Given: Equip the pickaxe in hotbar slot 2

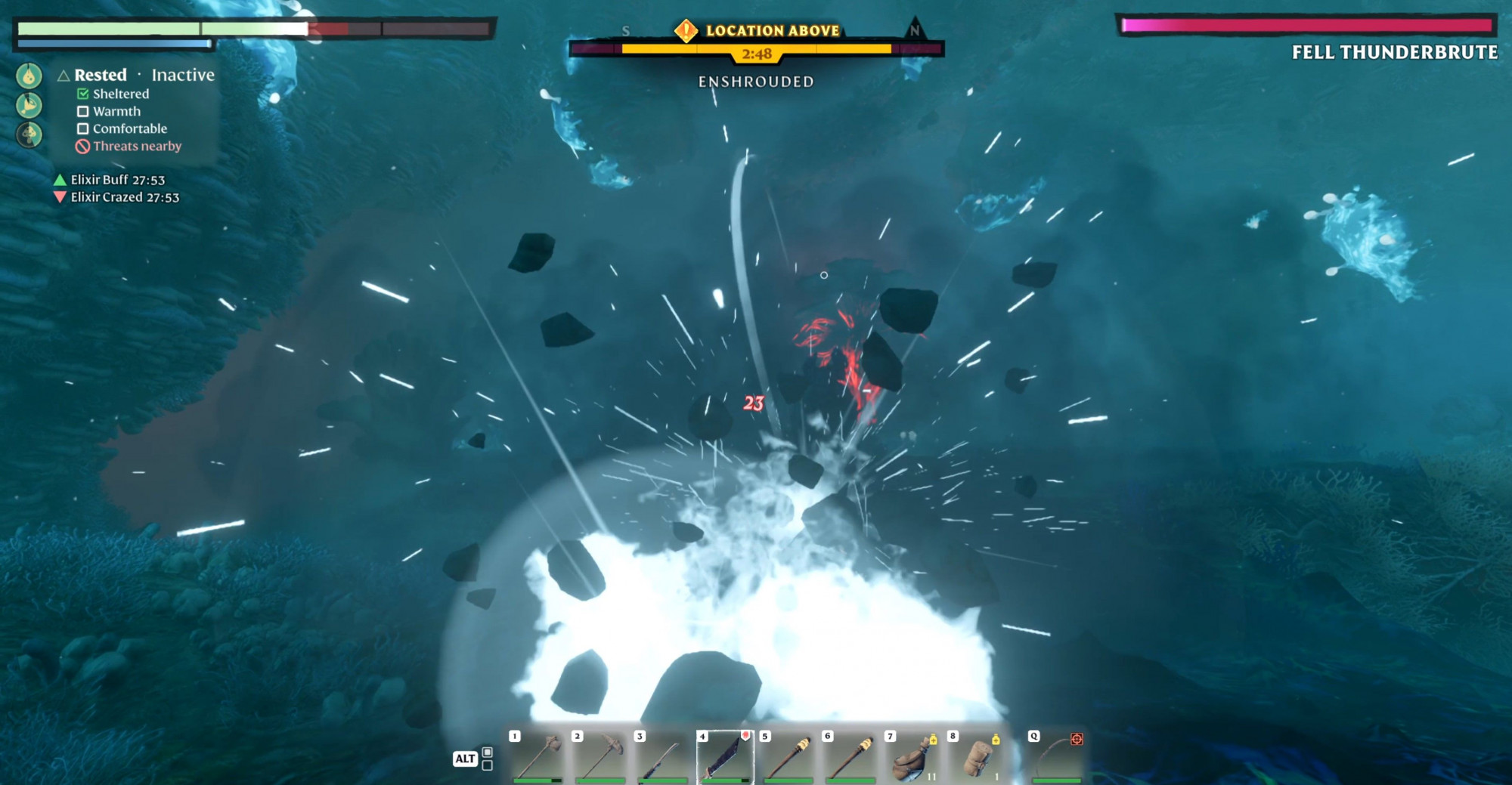Looking at the screenshot, I should (600, 756).
